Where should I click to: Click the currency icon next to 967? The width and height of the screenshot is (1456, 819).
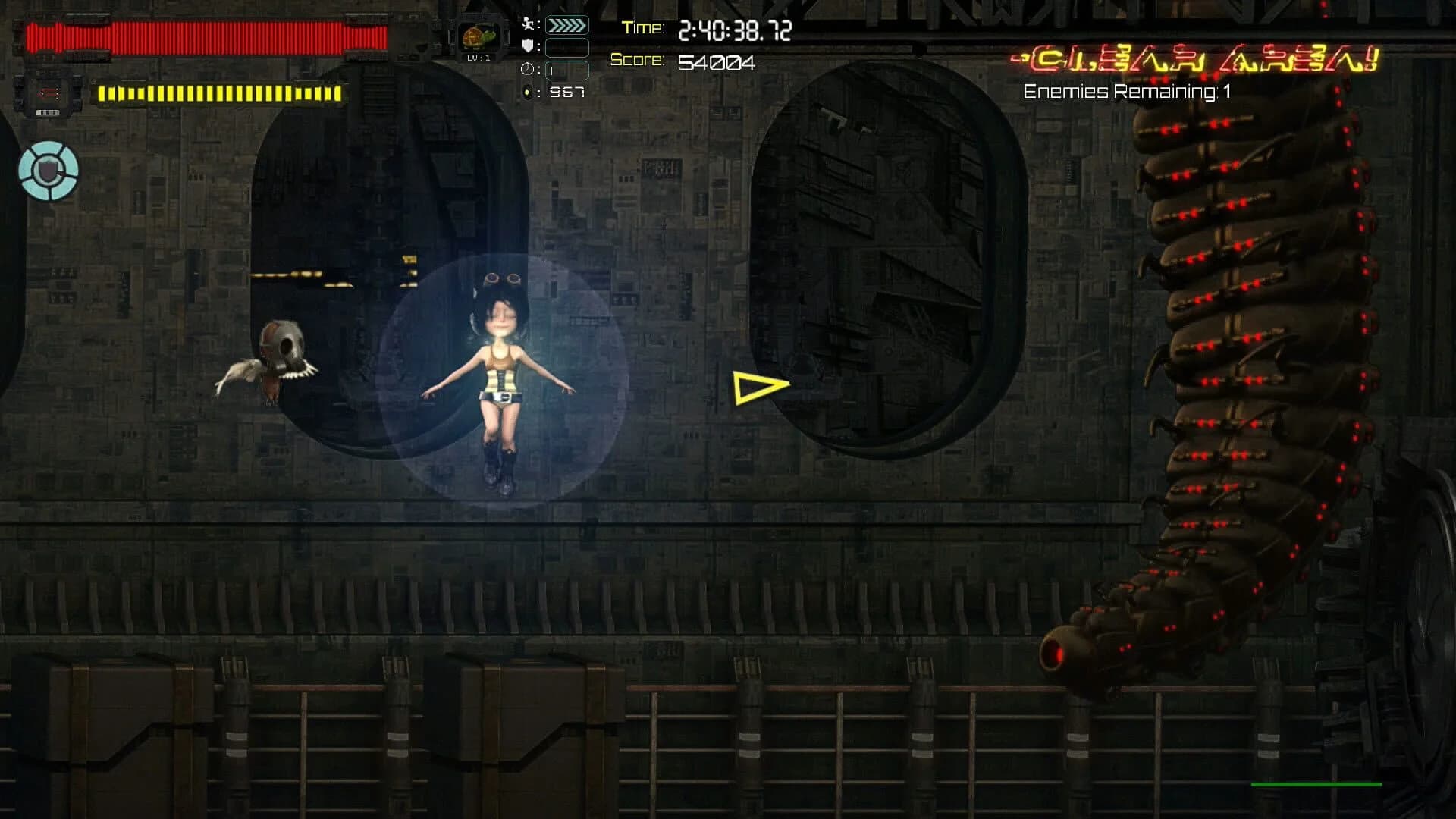click(529, 92)
